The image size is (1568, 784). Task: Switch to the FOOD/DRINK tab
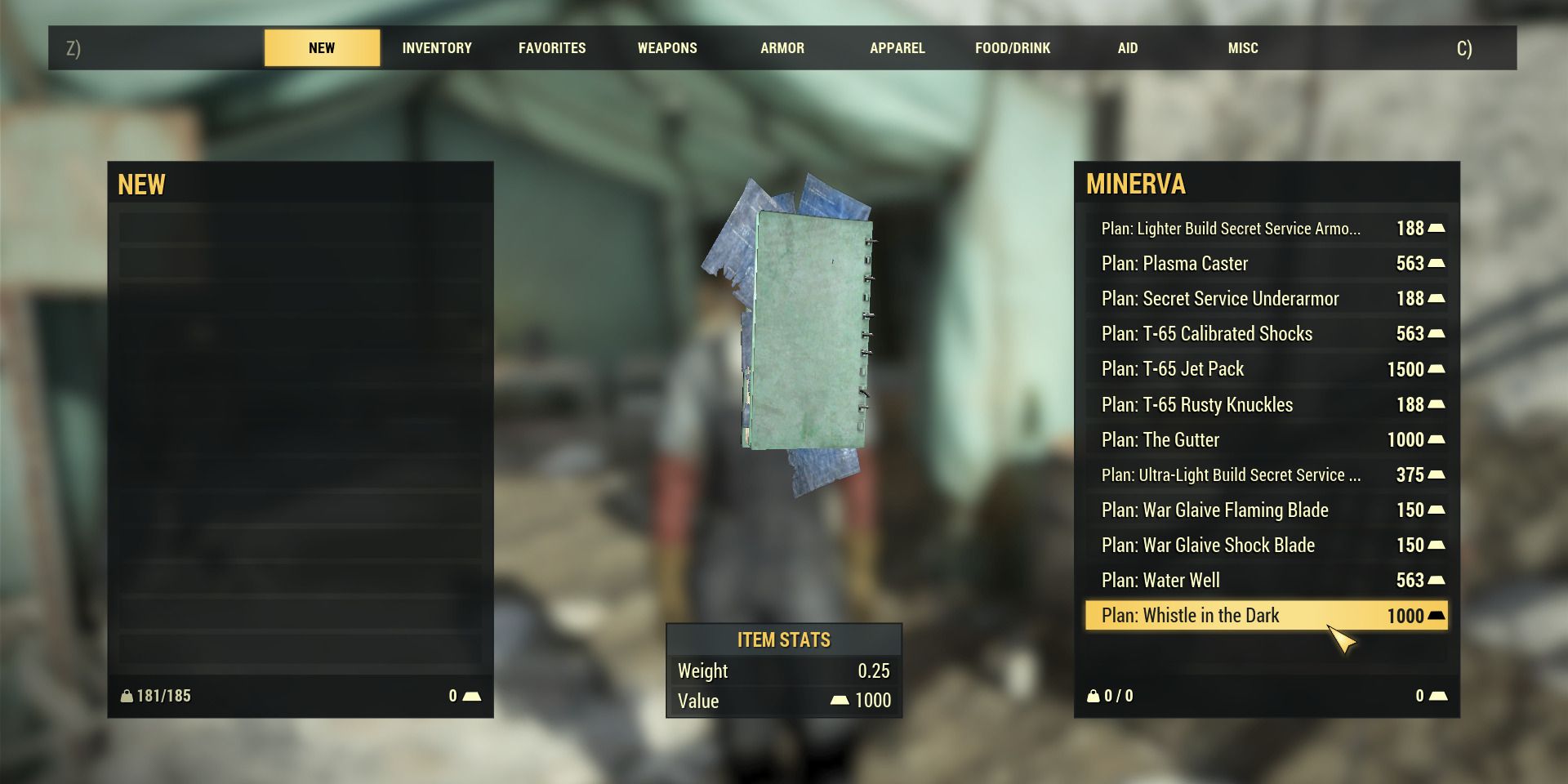coord(1012,48)
